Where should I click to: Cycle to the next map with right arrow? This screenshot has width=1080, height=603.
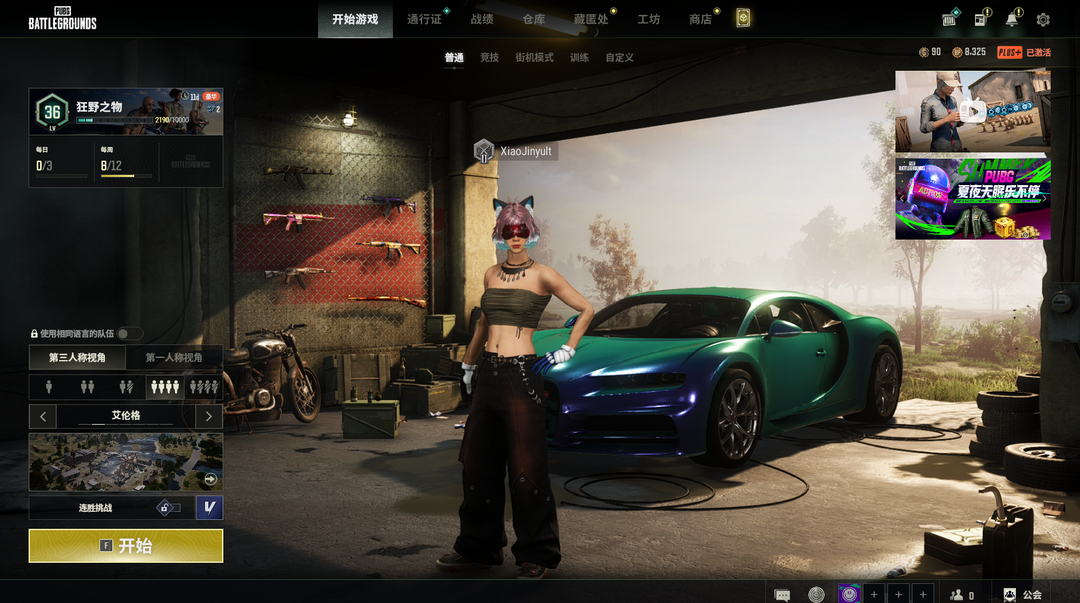(208, 416)
